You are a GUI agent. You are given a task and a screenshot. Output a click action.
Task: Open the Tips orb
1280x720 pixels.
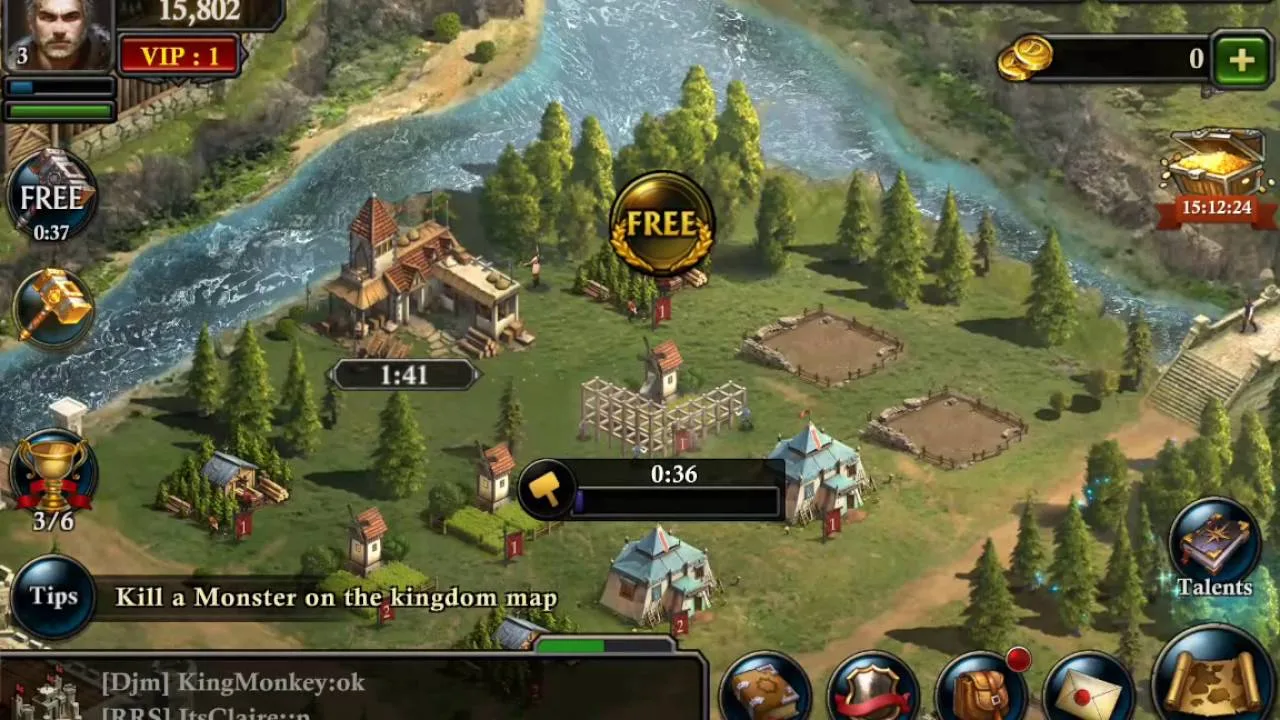click(53, 597)
